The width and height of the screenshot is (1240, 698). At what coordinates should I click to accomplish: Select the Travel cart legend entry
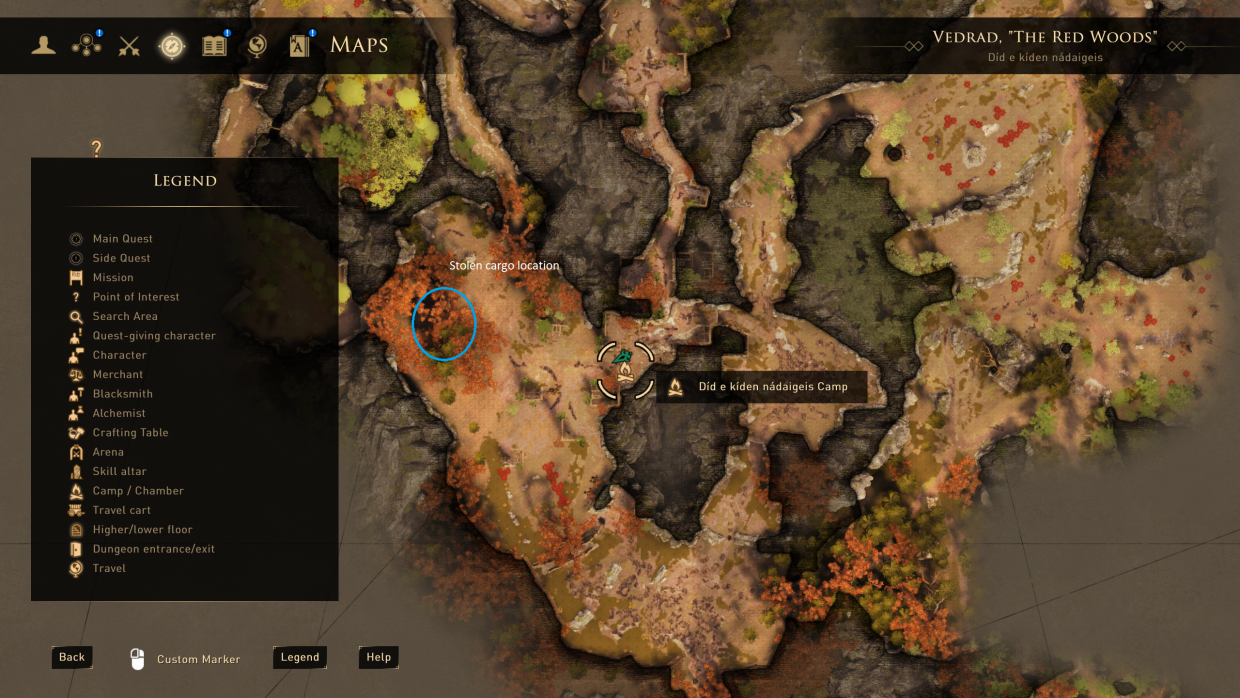pyautogui.click(x=121, y=510)
